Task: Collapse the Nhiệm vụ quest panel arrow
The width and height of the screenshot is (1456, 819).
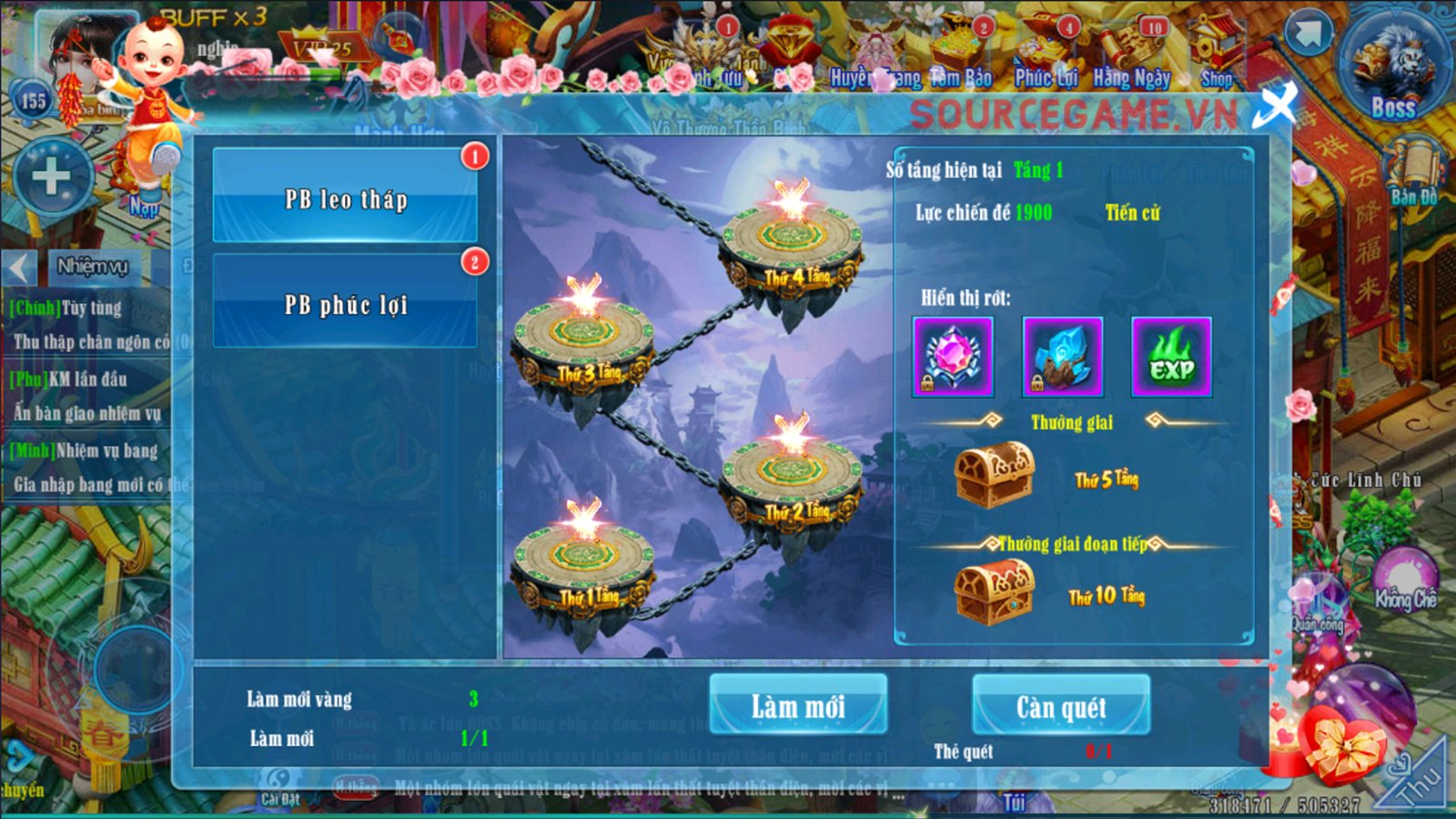Action: (x=19, y=268)
